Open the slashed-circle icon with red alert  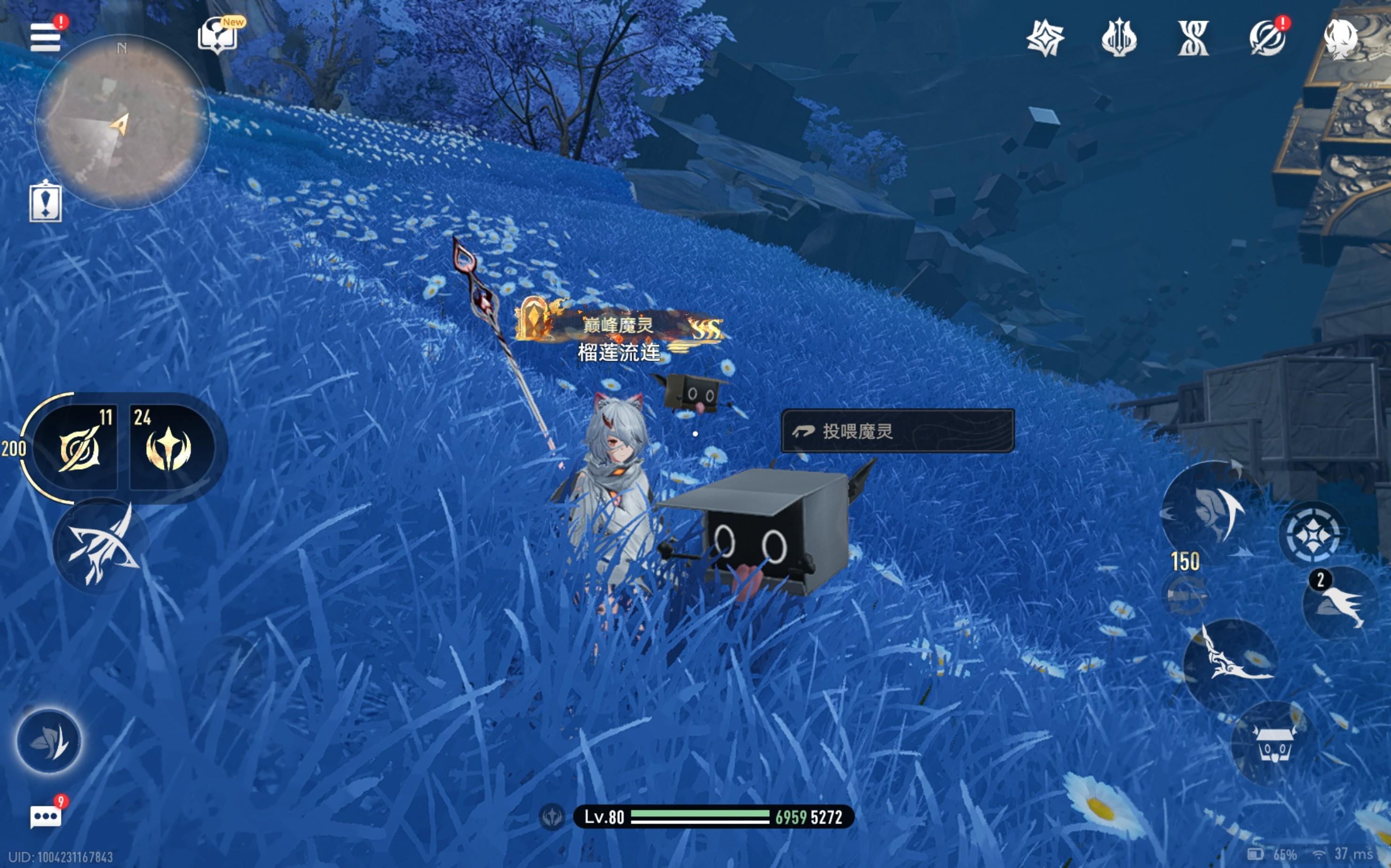(1266, 39)
